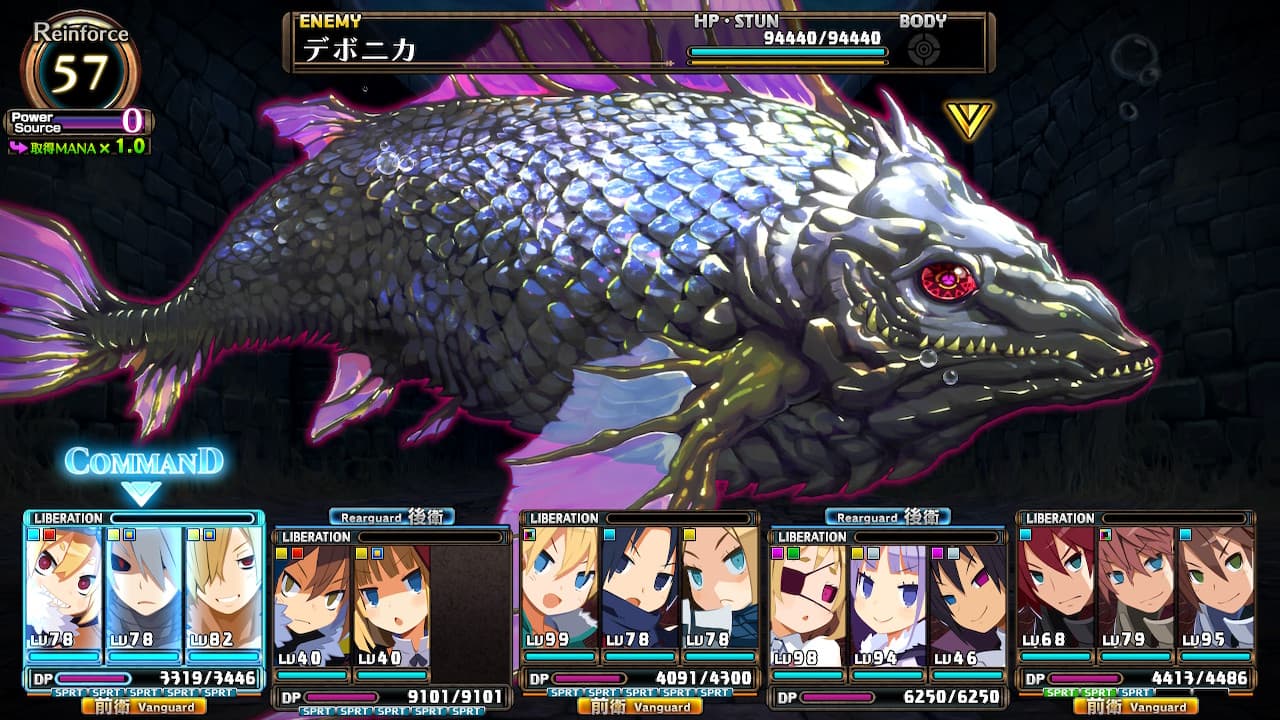Pick the LV79 character portrait
The width and height of the screenshot is (1280, 720).
1136,590
